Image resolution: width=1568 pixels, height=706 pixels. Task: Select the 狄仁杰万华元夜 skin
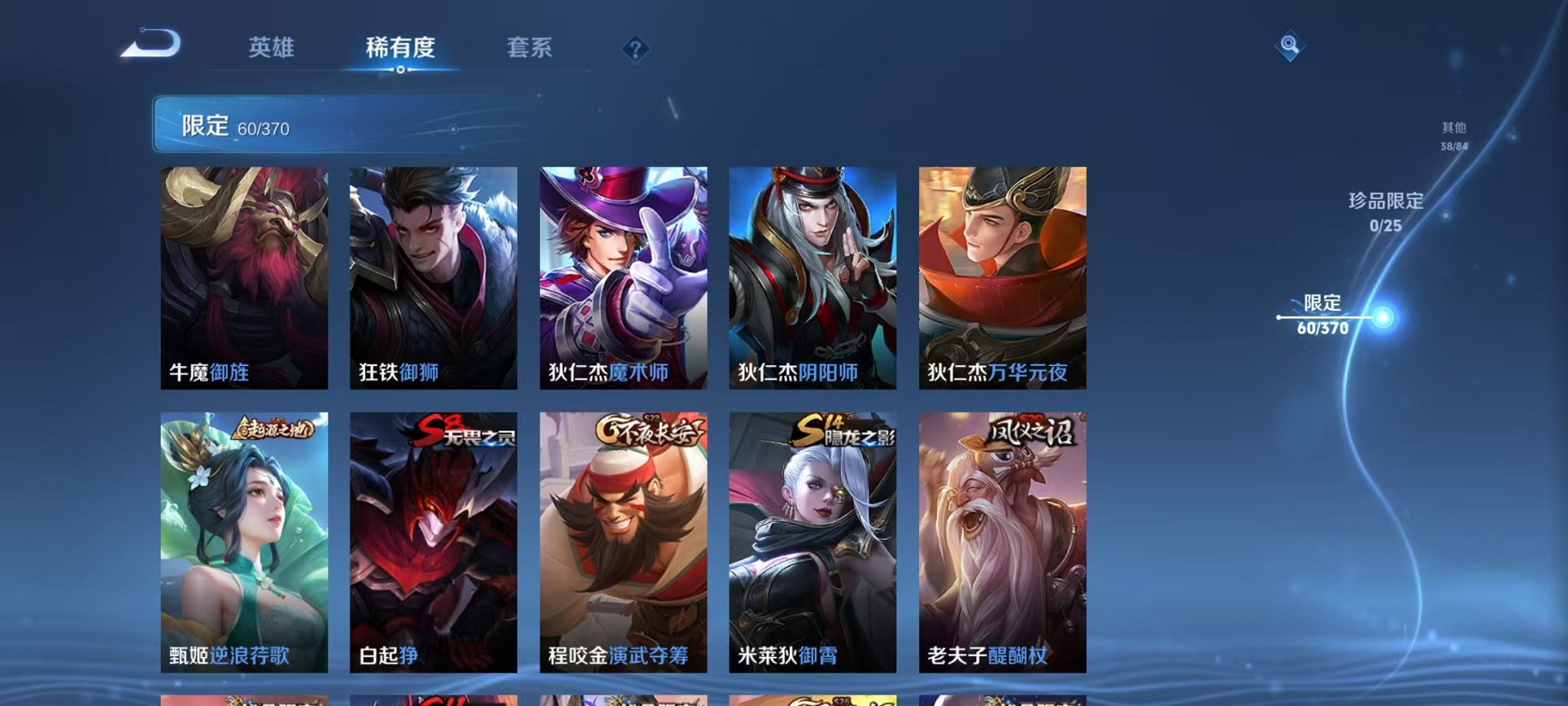(1003, 277)
